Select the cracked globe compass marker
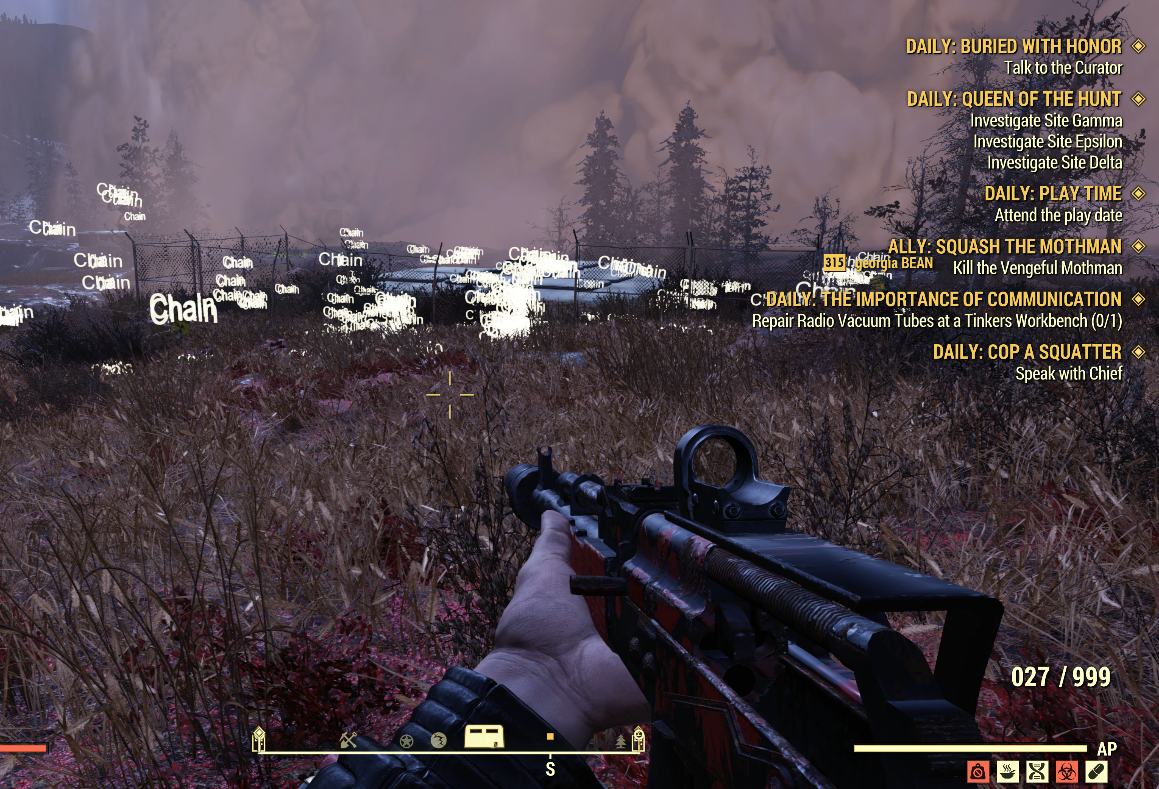This screenshot has width=1159, height=789. (438, 740)
